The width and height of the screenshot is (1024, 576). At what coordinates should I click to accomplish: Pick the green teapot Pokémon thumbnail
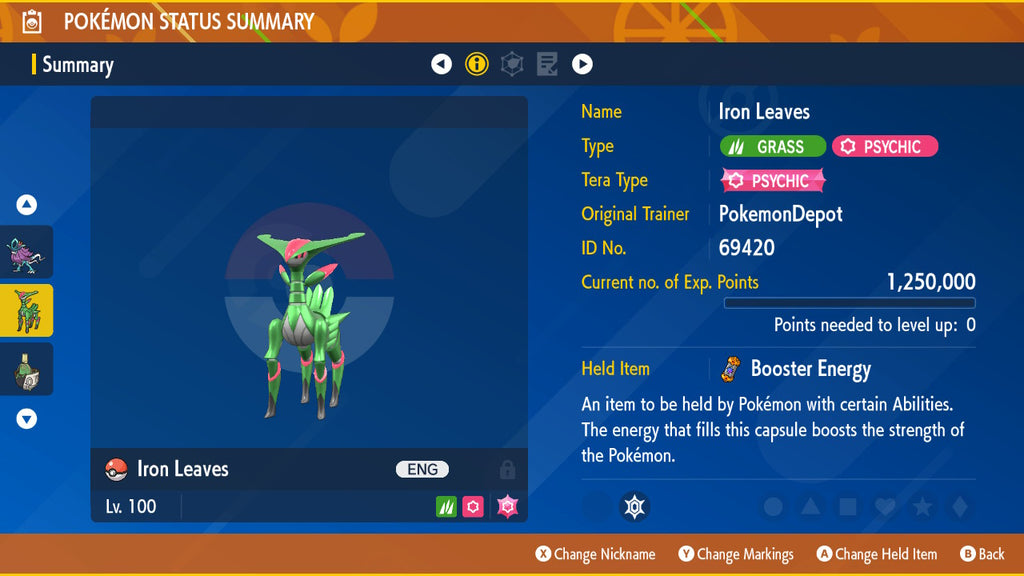27,369
